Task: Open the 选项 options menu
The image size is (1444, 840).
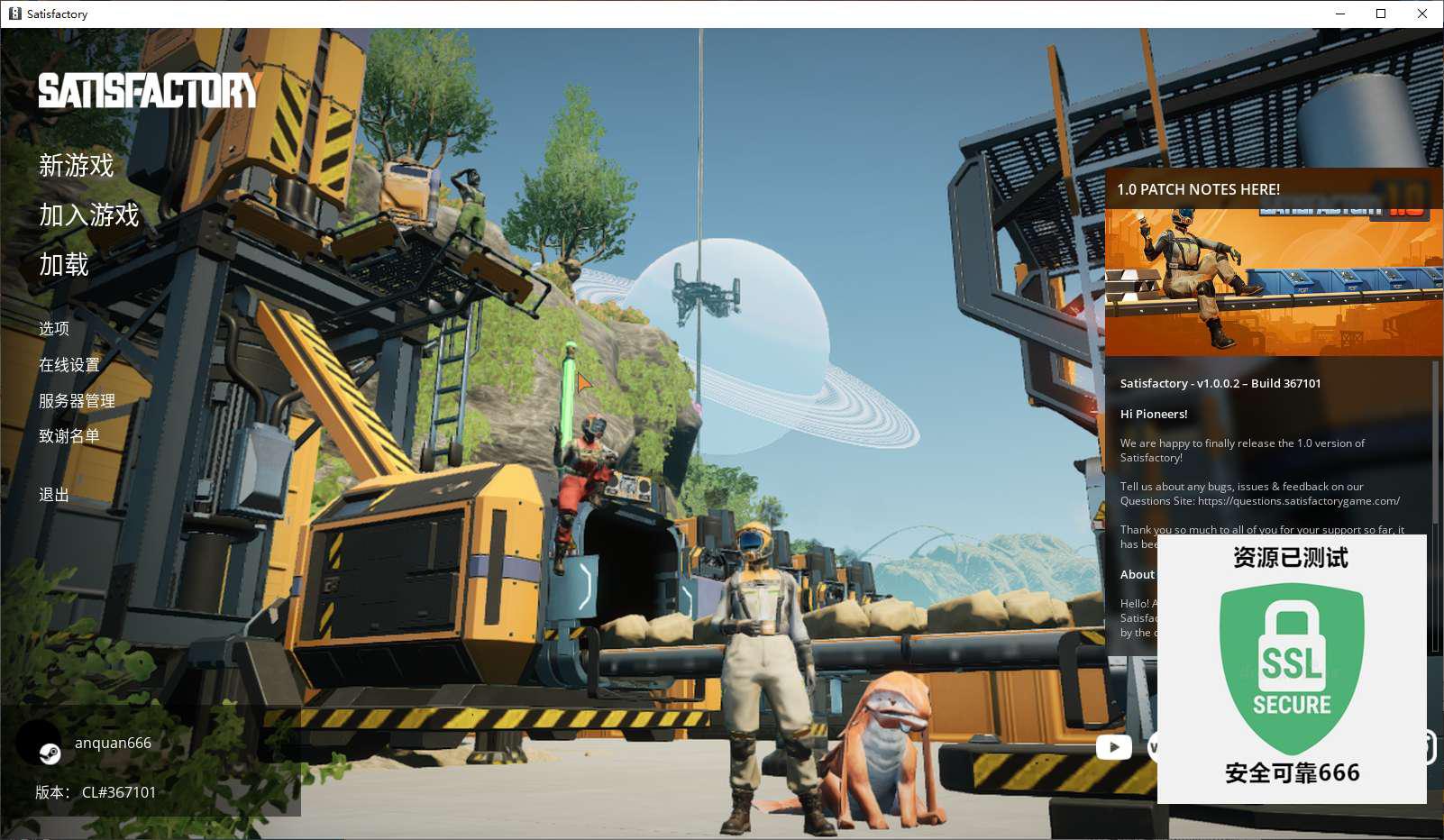Action: pyautogui.click(x=54, y=329)
